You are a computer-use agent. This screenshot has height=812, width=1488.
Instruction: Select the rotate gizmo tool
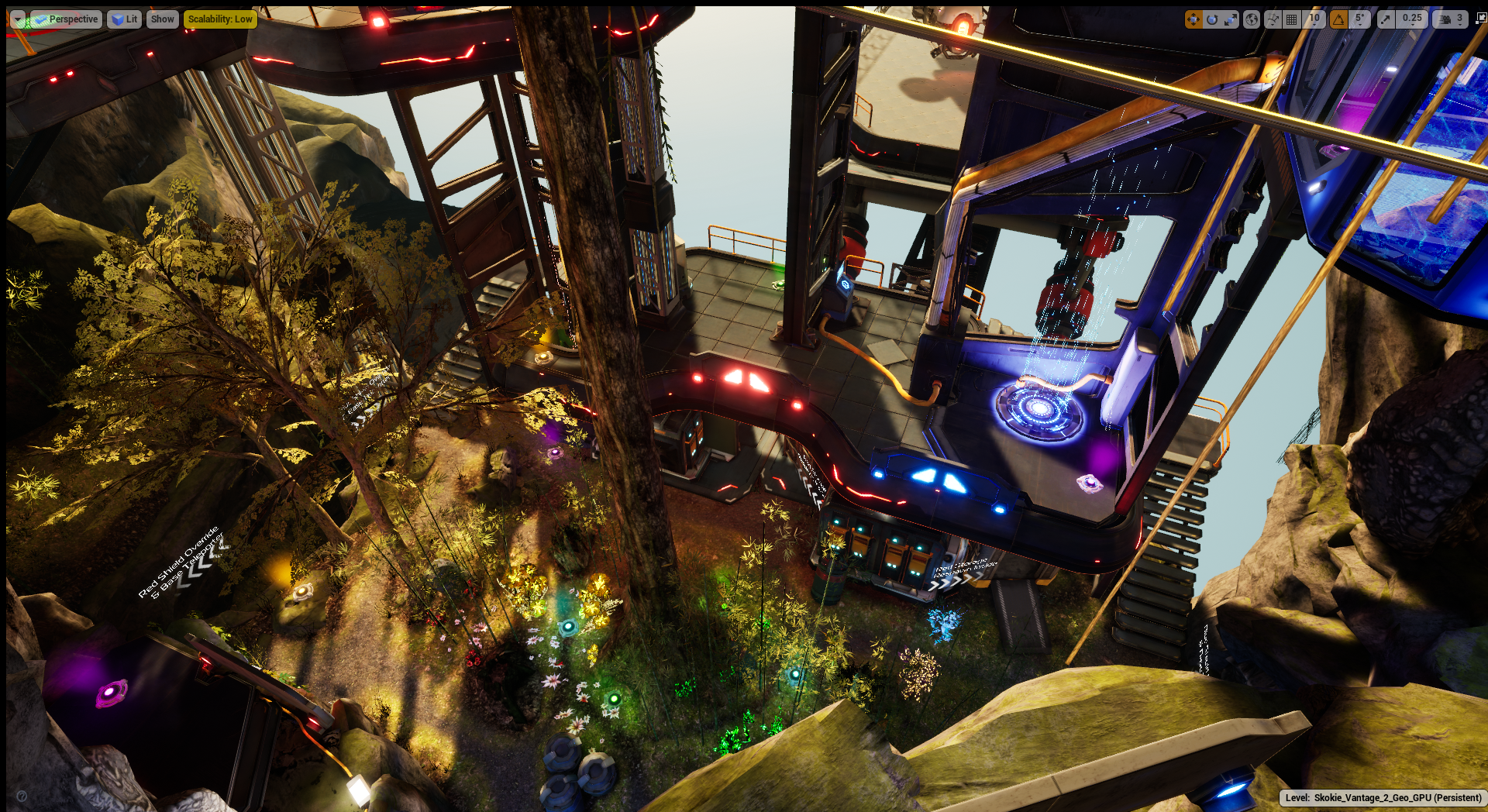(1212, 19)
